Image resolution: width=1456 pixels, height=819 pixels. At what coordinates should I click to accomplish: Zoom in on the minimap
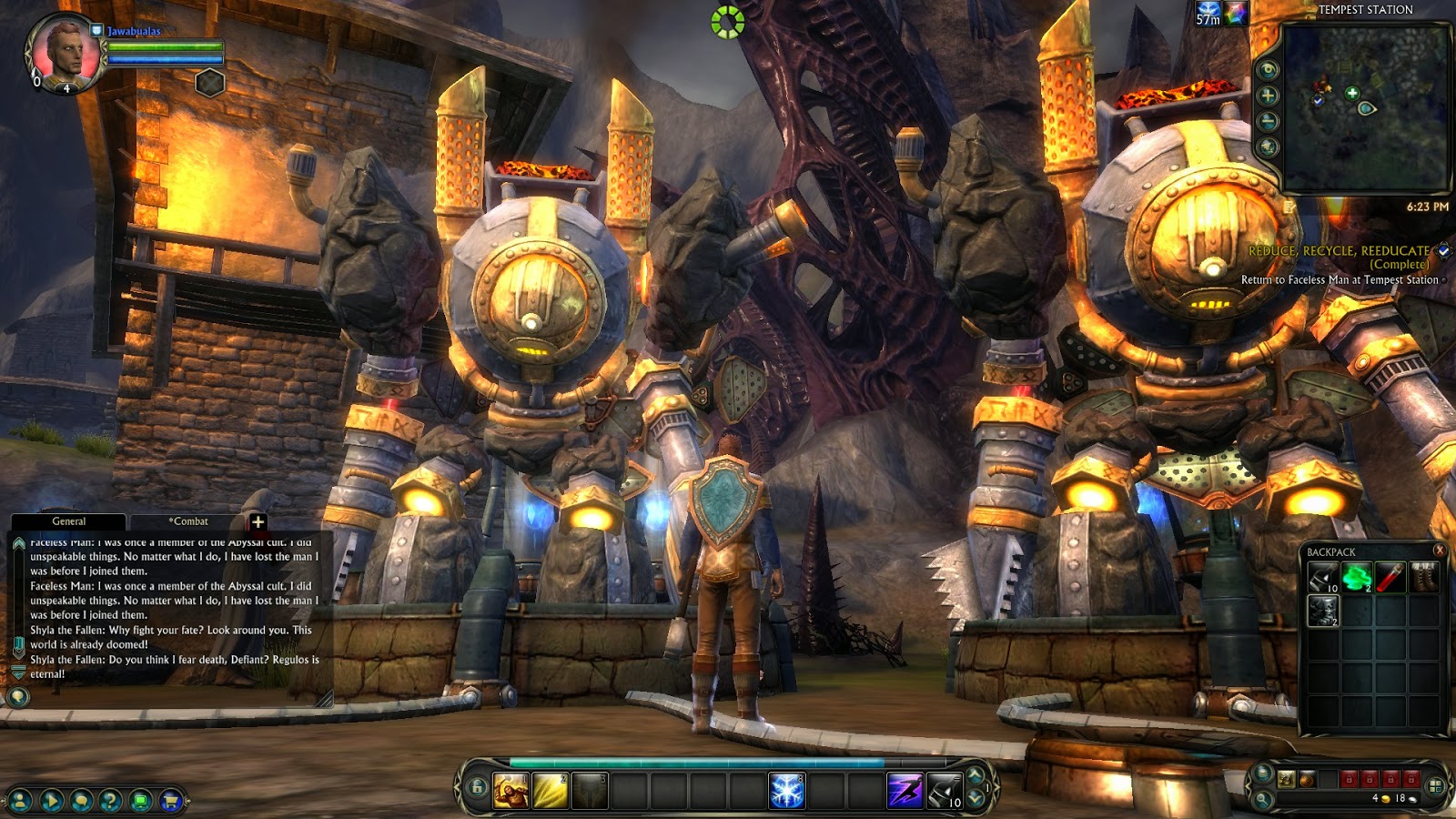(1268, 96)
